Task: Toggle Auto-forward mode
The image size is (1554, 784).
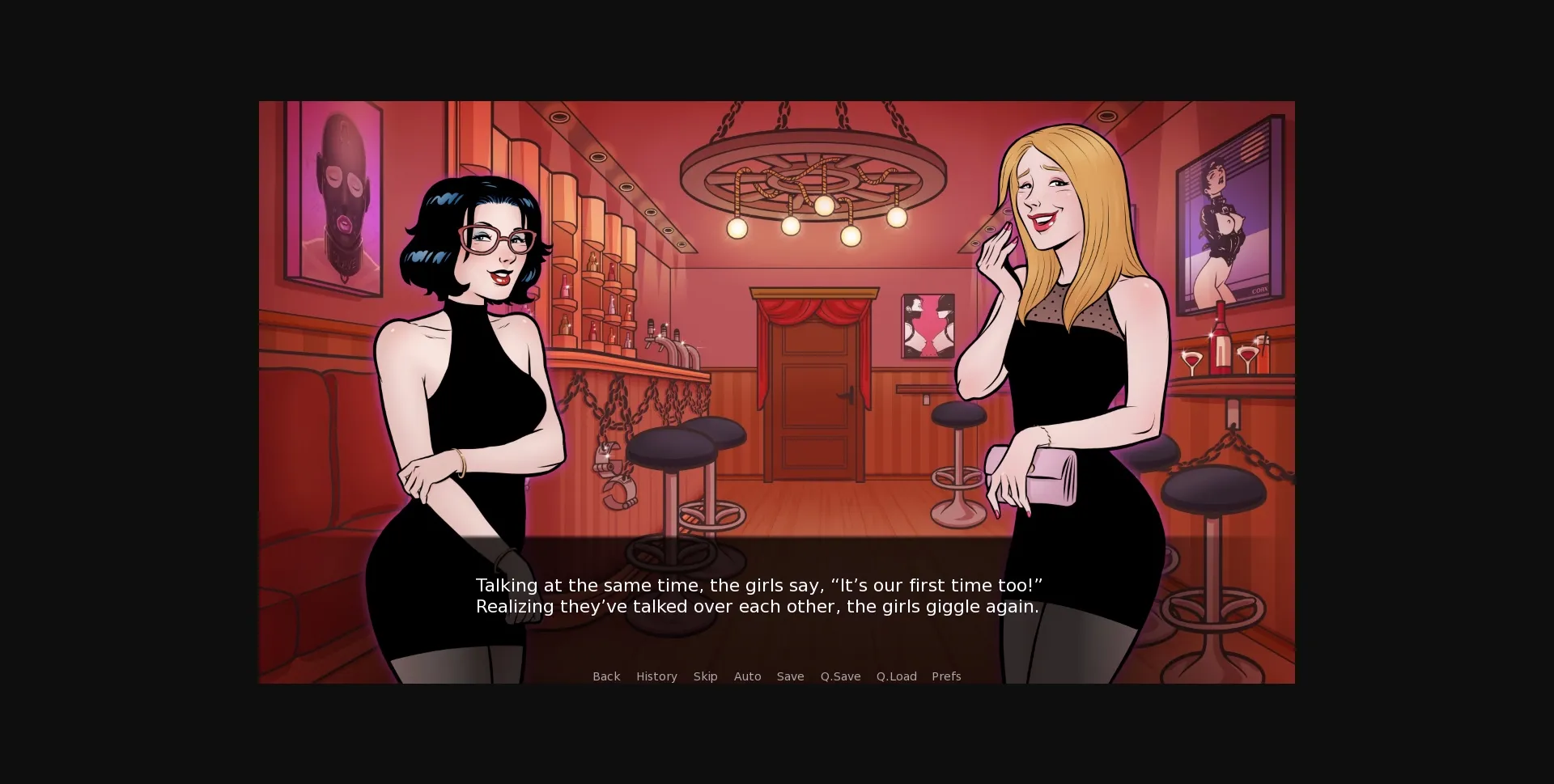Action: coord(747,676)
